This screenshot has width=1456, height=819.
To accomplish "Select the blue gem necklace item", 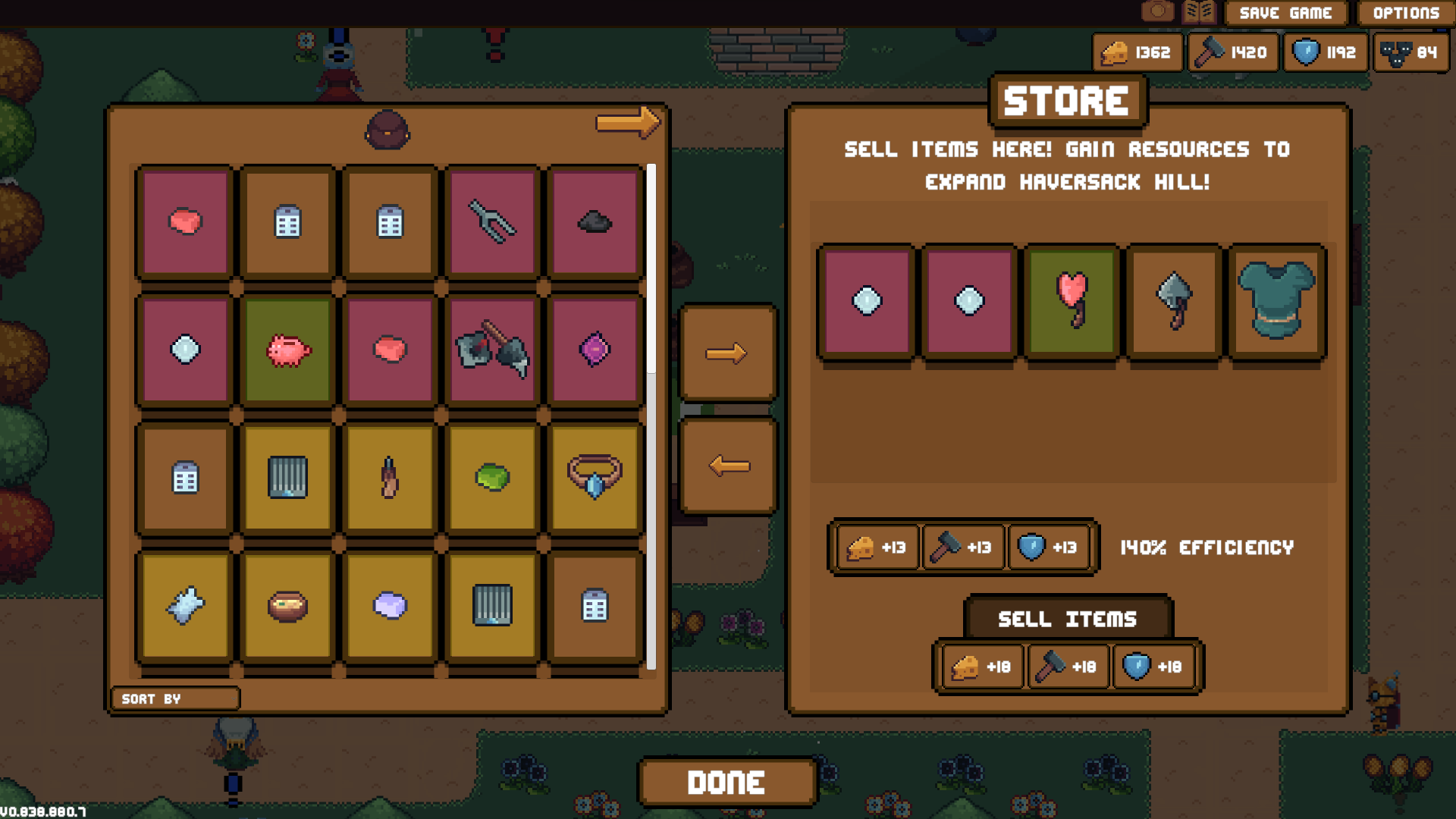I will (x=595, y=478).
